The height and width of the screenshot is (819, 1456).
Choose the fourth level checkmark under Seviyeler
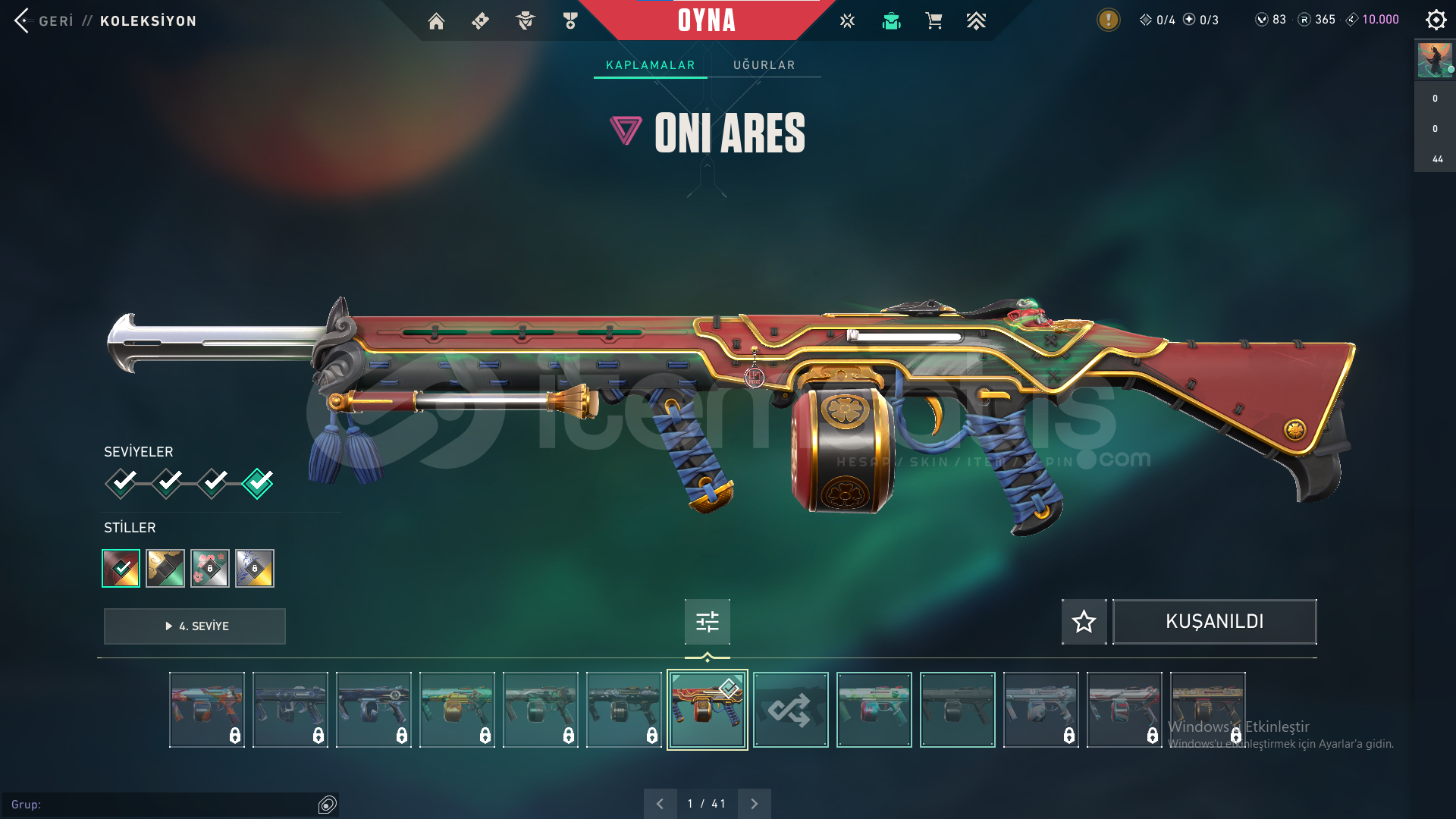pyautogui.click(x=258, y=483)
